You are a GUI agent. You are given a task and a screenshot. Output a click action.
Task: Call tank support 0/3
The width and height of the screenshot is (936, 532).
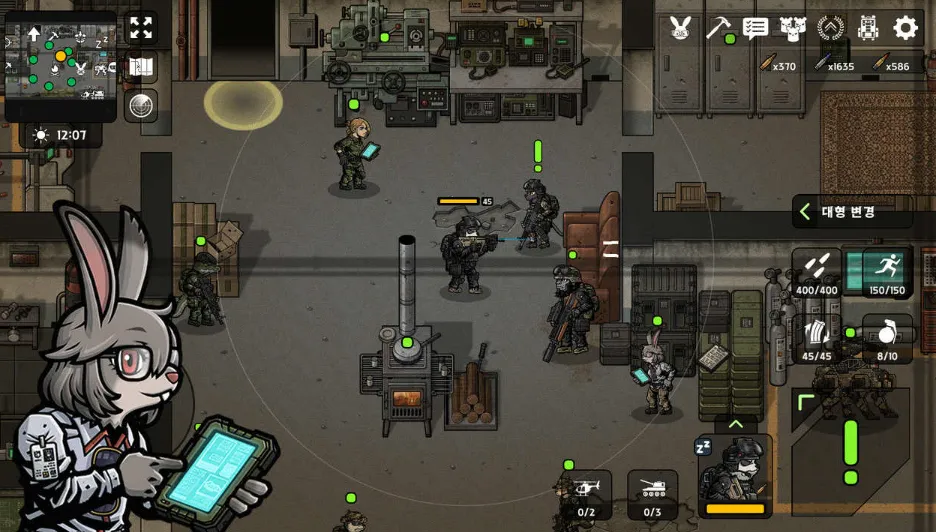(652, 495)
